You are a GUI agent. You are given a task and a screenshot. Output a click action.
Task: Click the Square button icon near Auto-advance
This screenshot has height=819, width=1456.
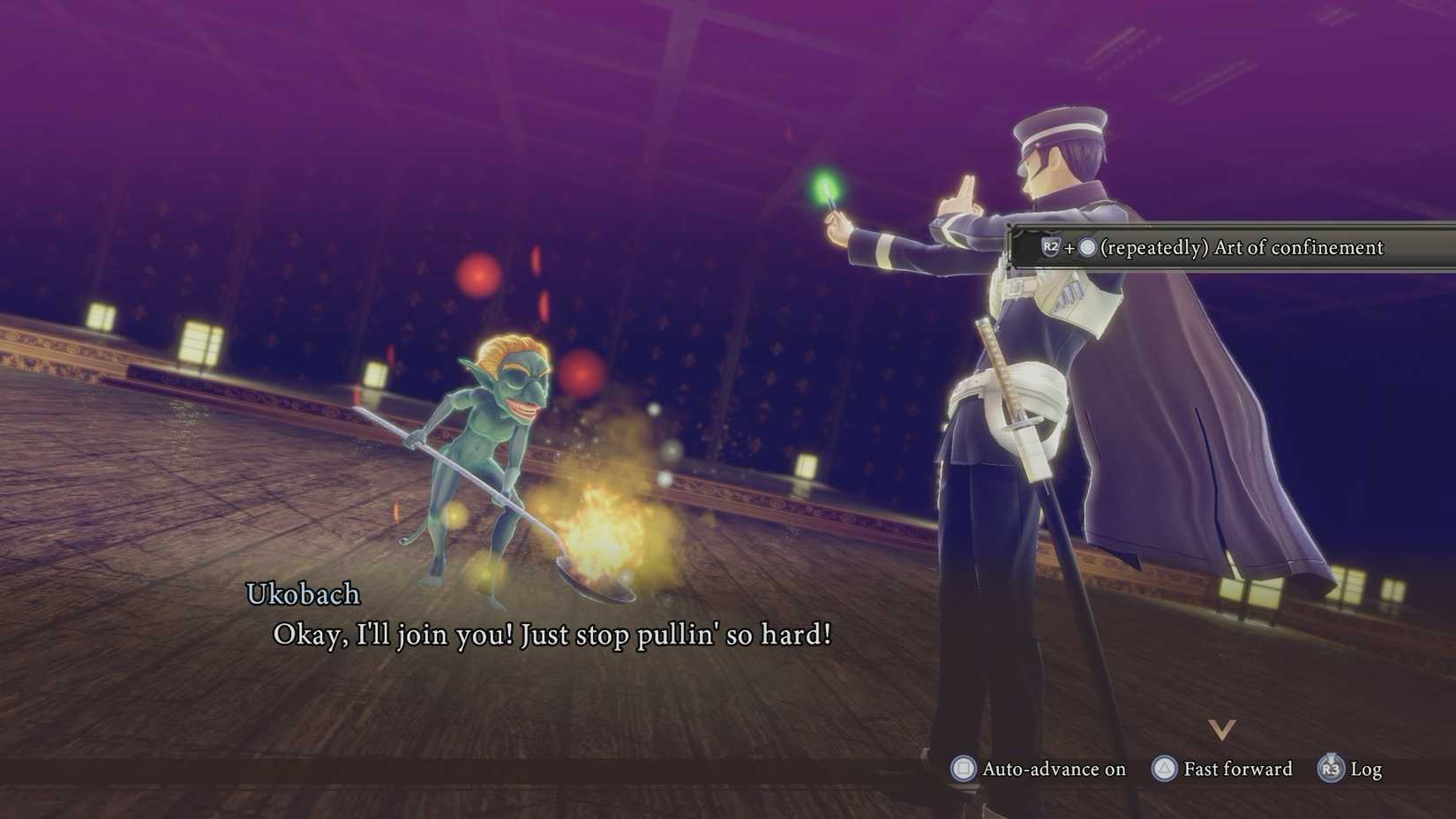(x=962, y=770)
